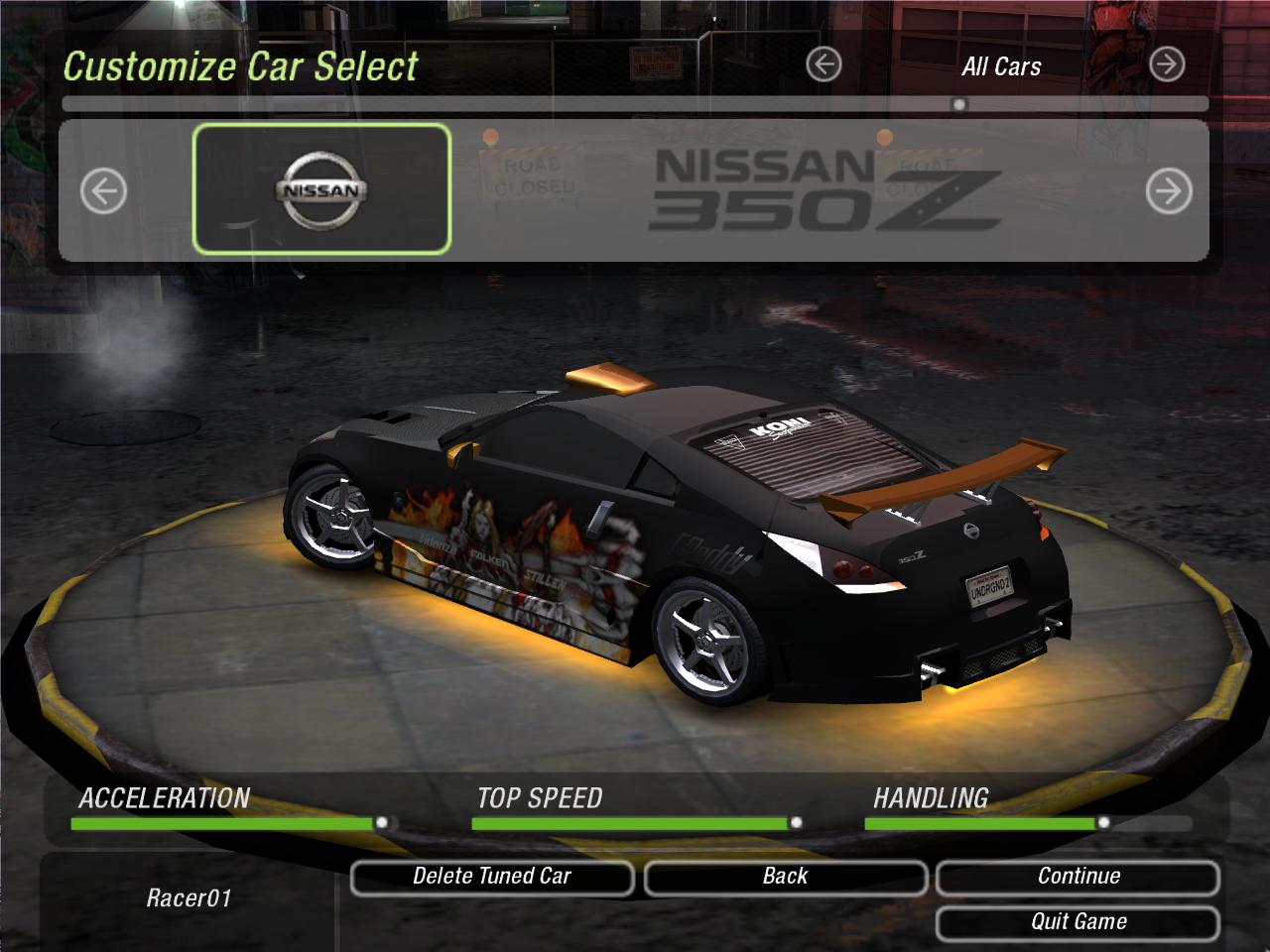Viewport: 1270px width, 952px height.
Task: Click the car list scrollbar handle
Action: [x=958, y=104]
